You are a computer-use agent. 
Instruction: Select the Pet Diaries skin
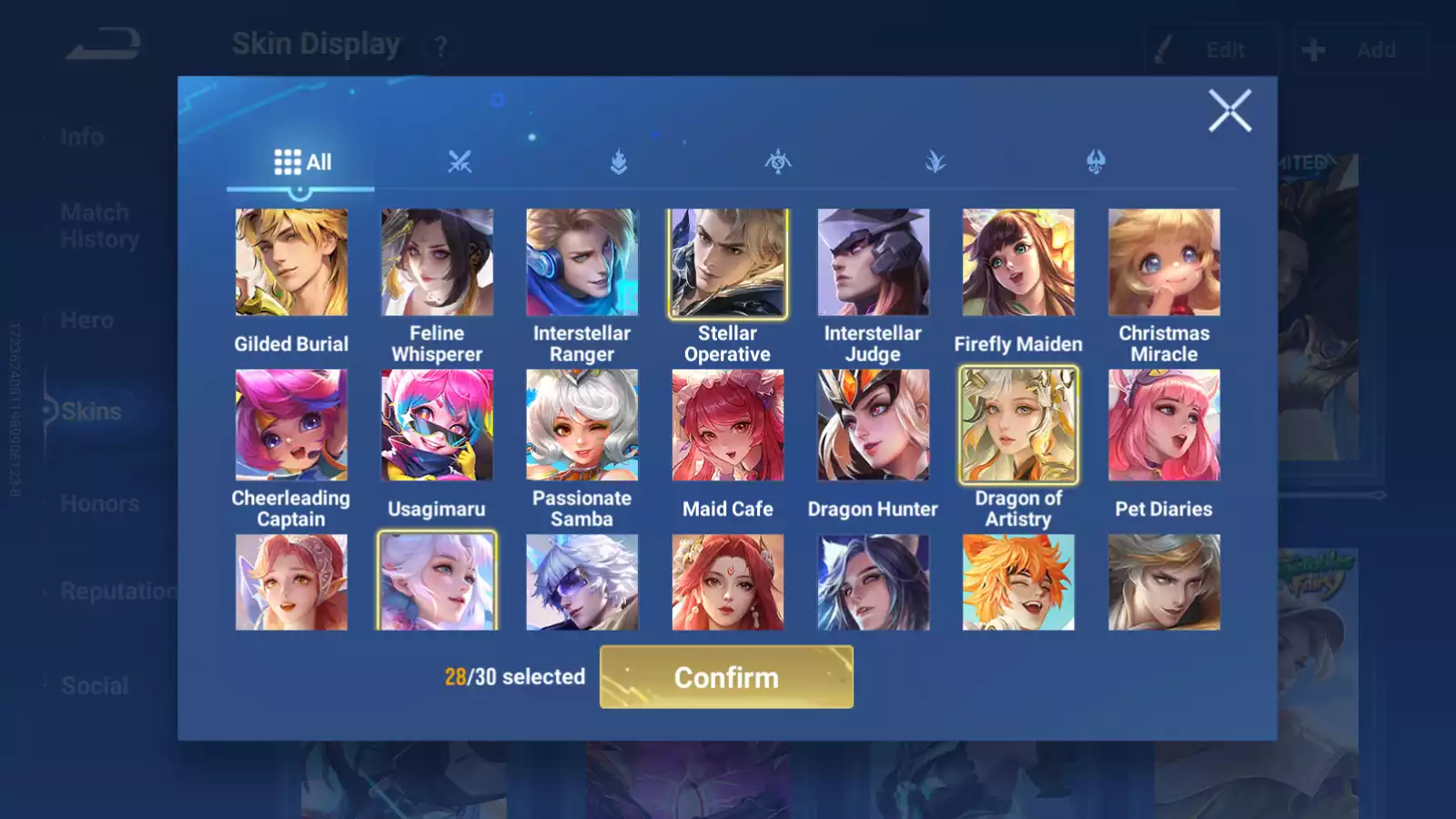(1164, 425)
